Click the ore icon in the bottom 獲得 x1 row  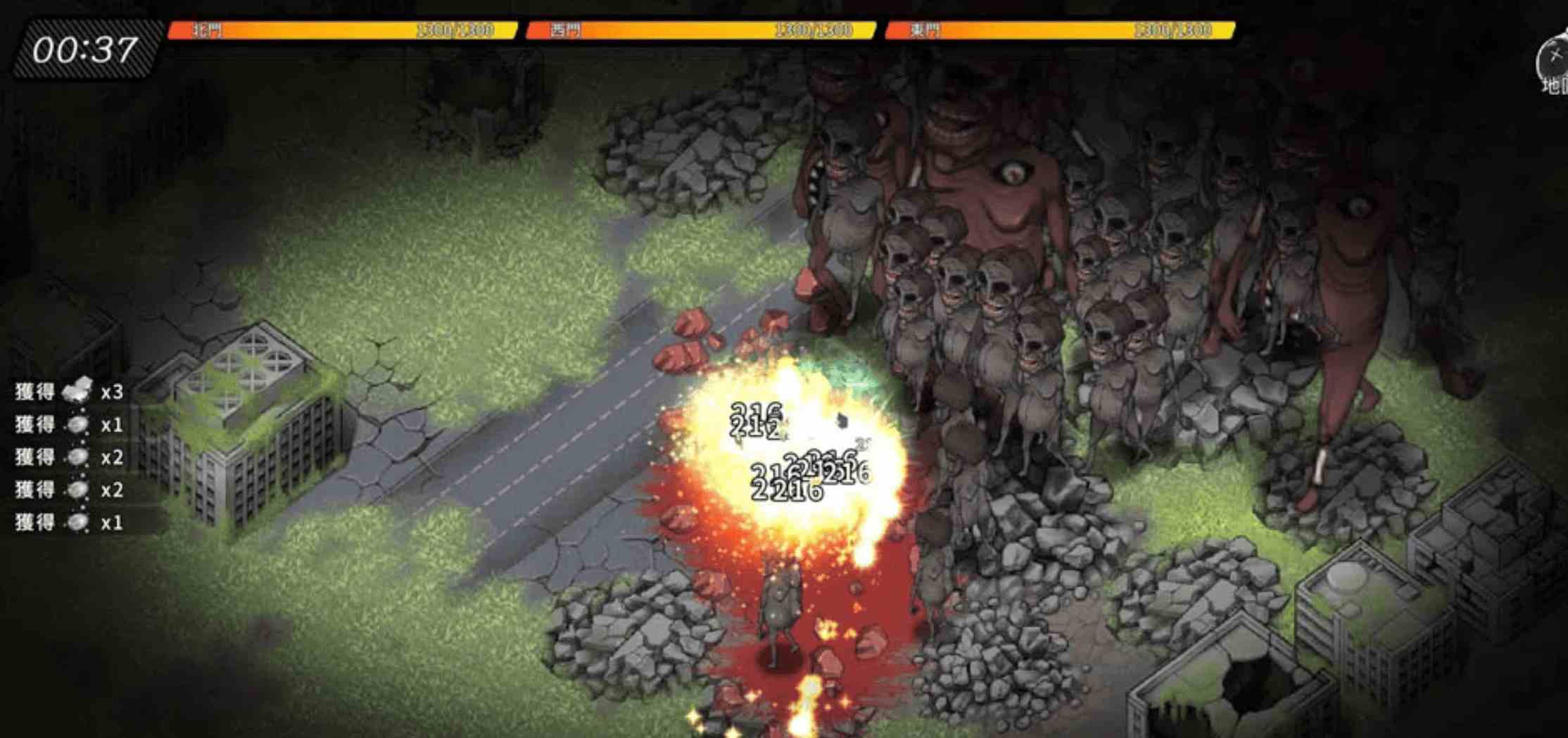(80, 522)
